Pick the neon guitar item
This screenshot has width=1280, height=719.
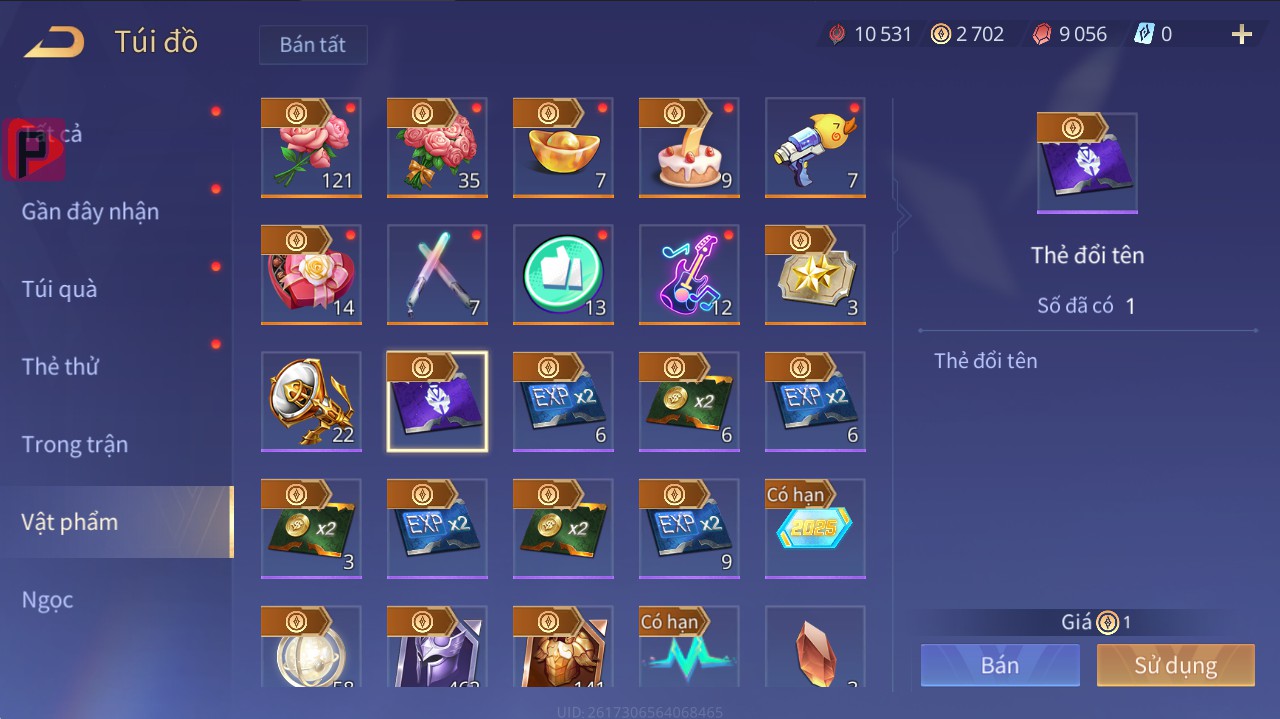pyautogui.click(x=689, y=275)
